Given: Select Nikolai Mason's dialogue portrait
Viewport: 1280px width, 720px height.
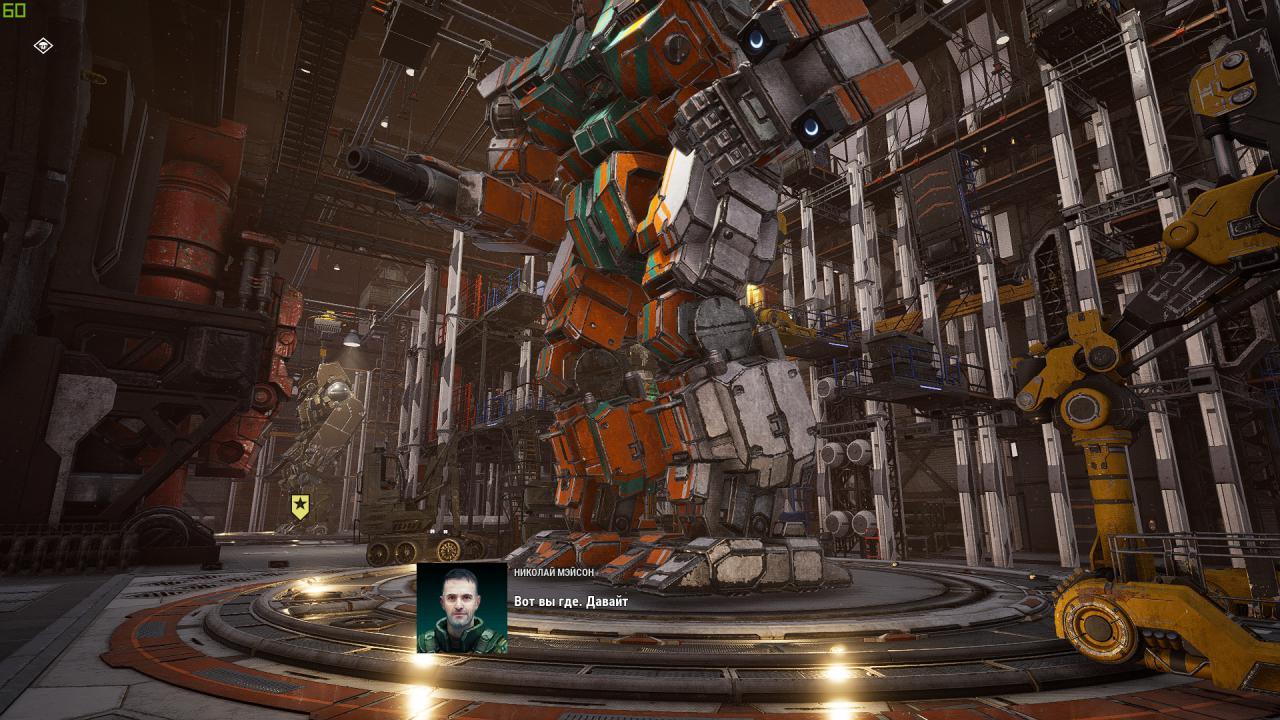Looking at the screenshot, I should coord(461,608).
